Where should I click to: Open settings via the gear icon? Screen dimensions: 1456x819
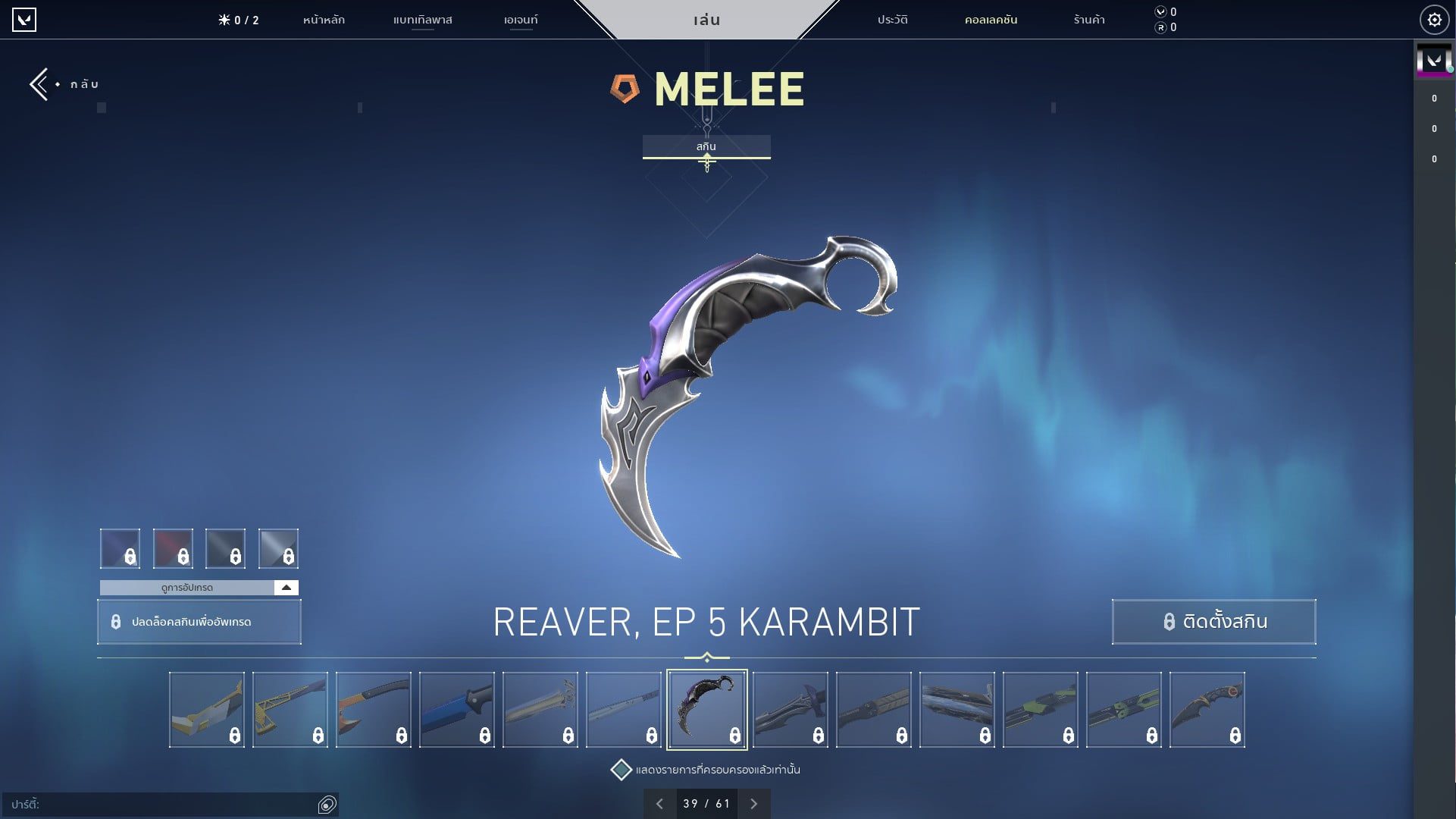point(1433,20)
